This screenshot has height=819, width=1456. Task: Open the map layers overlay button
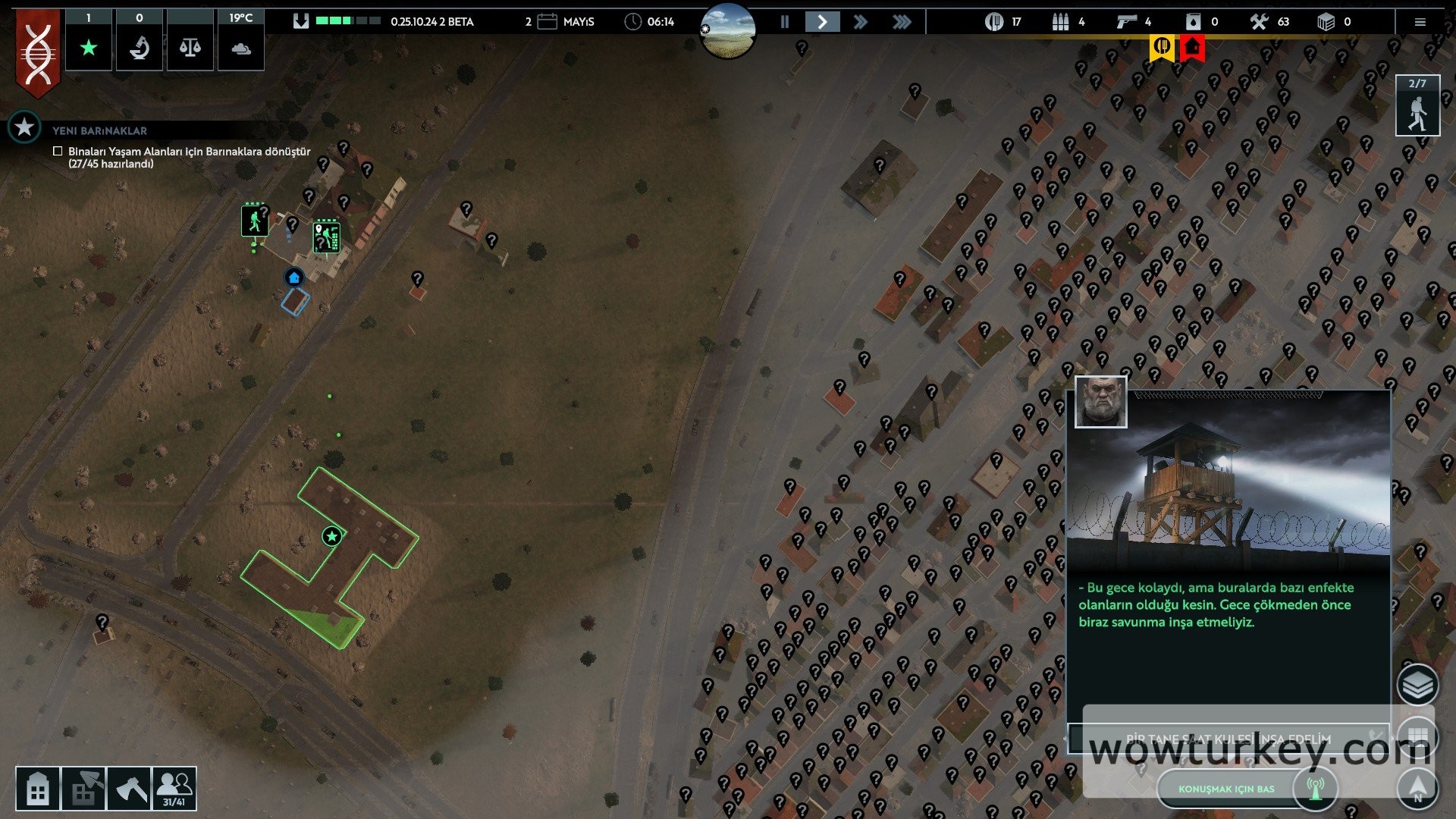pos(1417,686)
